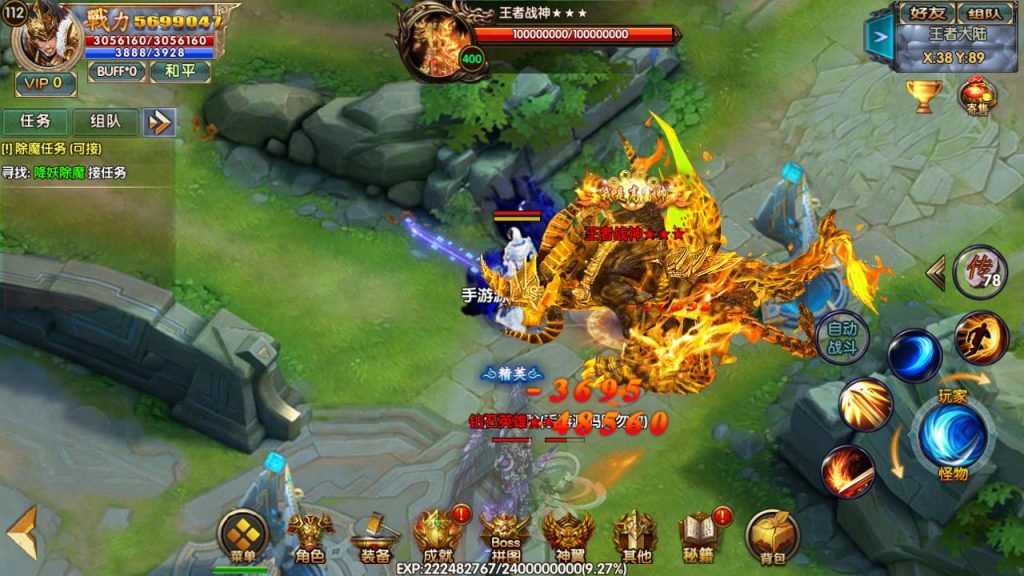Switch to the 任务 quest tab

click(x=35, y=121)
